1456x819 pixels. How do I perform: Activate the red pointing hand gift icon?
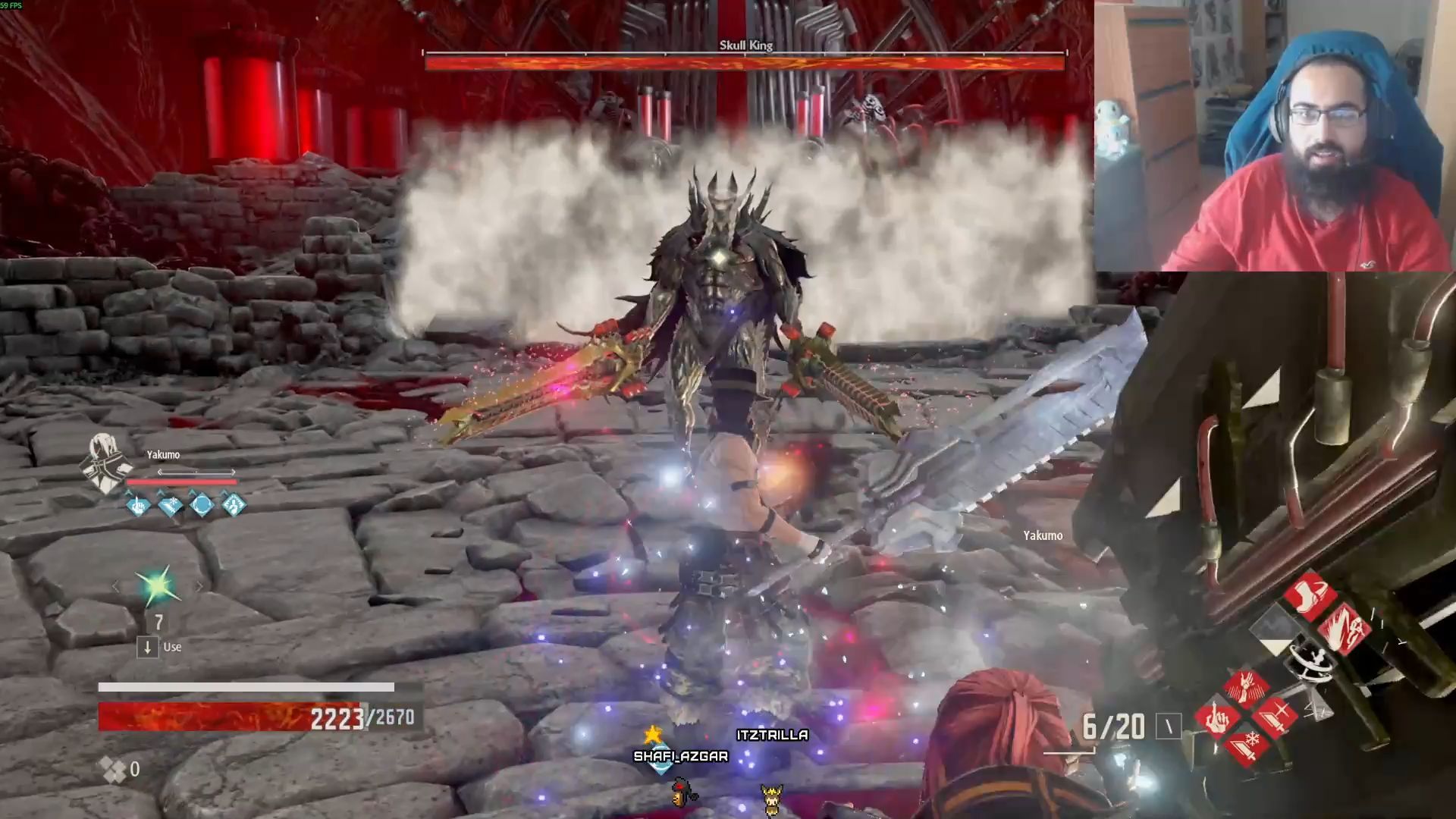click(x=1216, y=717)
